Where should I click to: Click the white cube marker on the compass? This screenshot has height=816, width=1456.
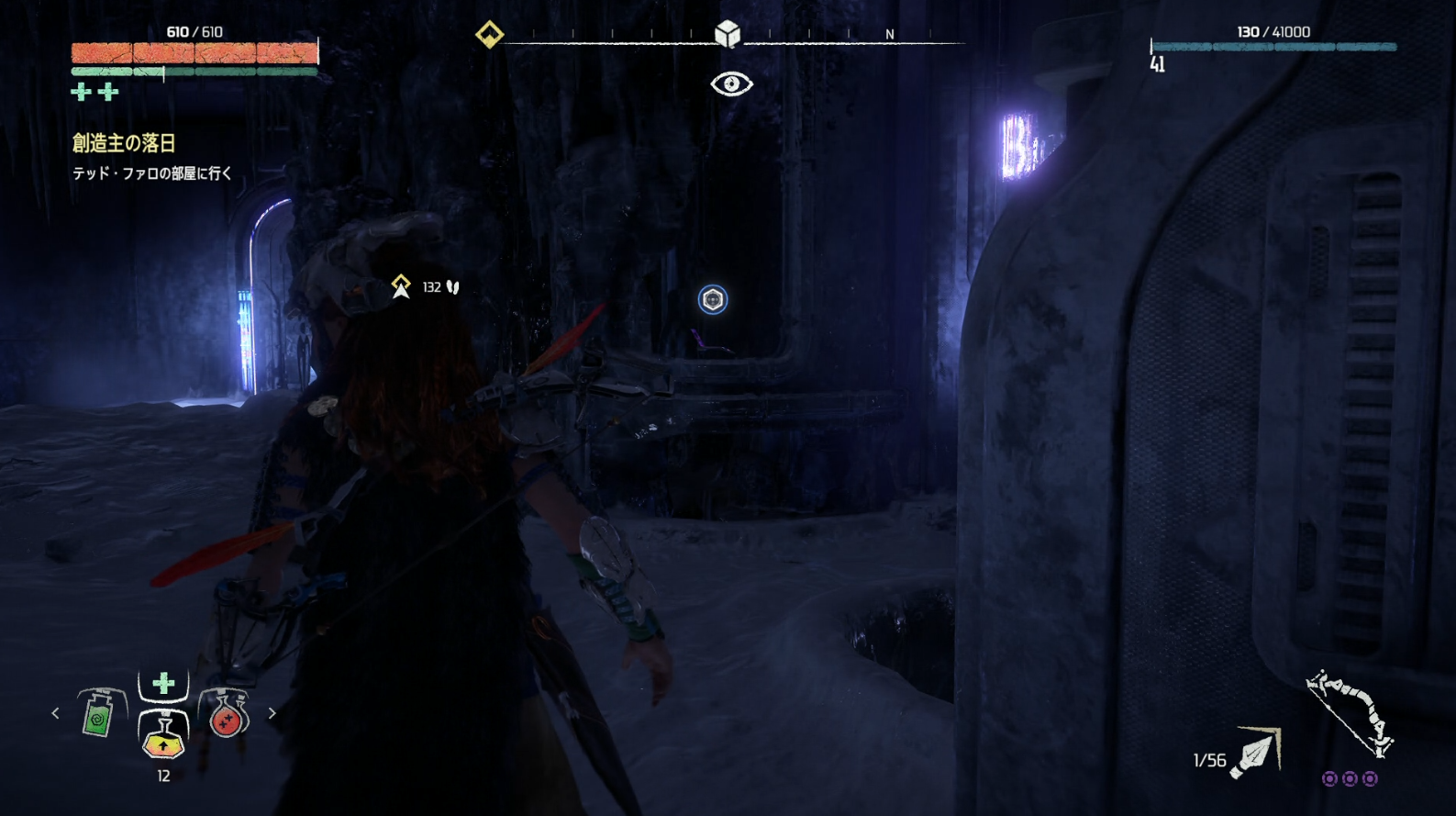point(728,35)
